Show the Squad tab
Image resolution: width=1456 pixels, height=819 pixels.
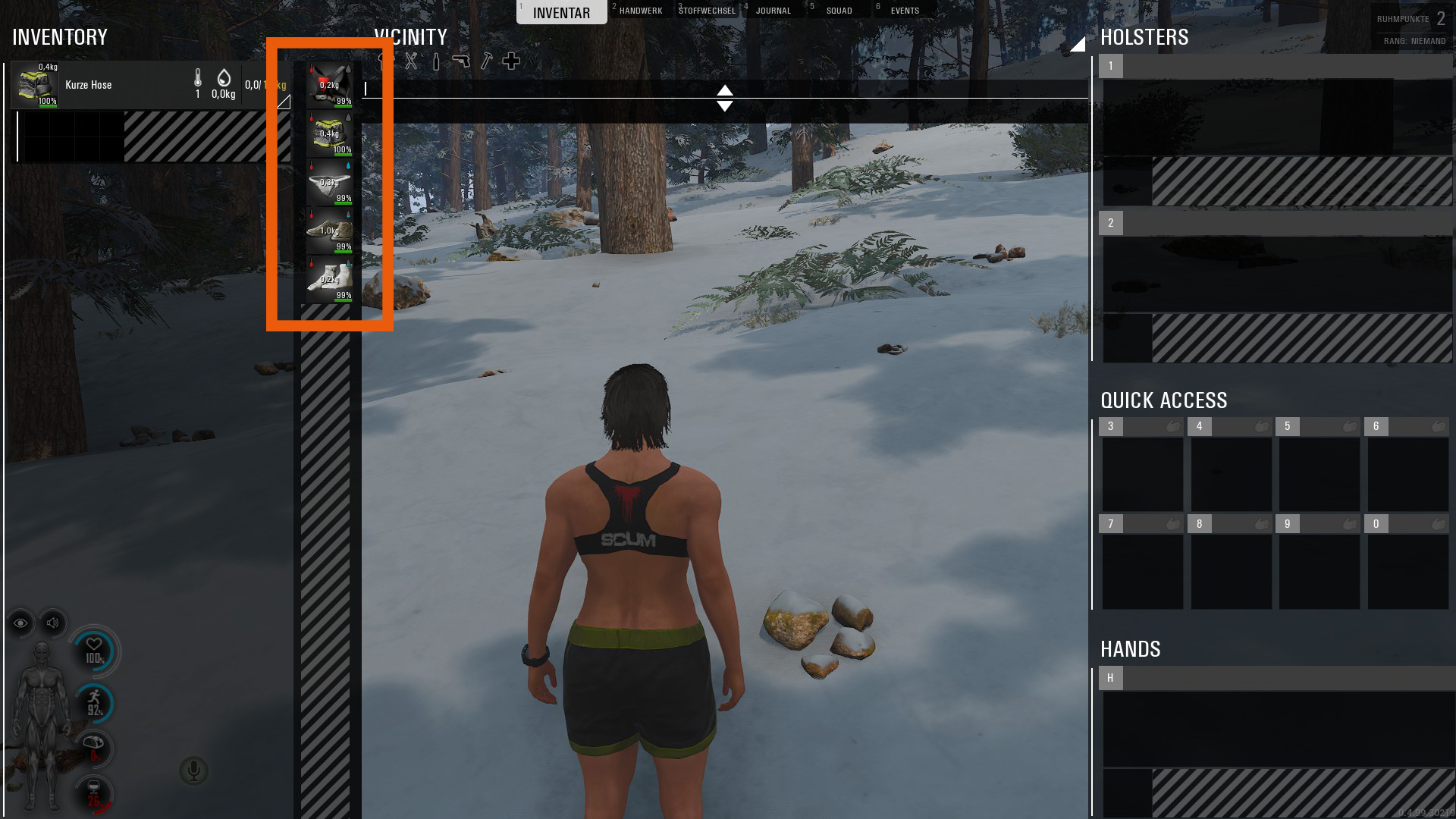pos(839,11)
